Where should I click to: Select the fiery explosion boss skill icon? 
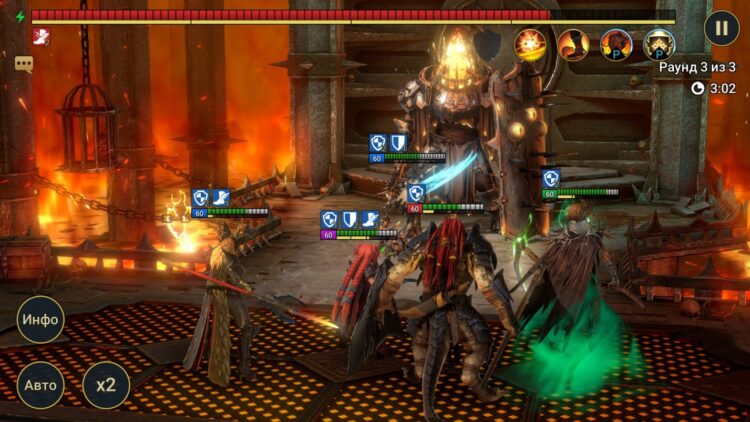pos(530,44)
